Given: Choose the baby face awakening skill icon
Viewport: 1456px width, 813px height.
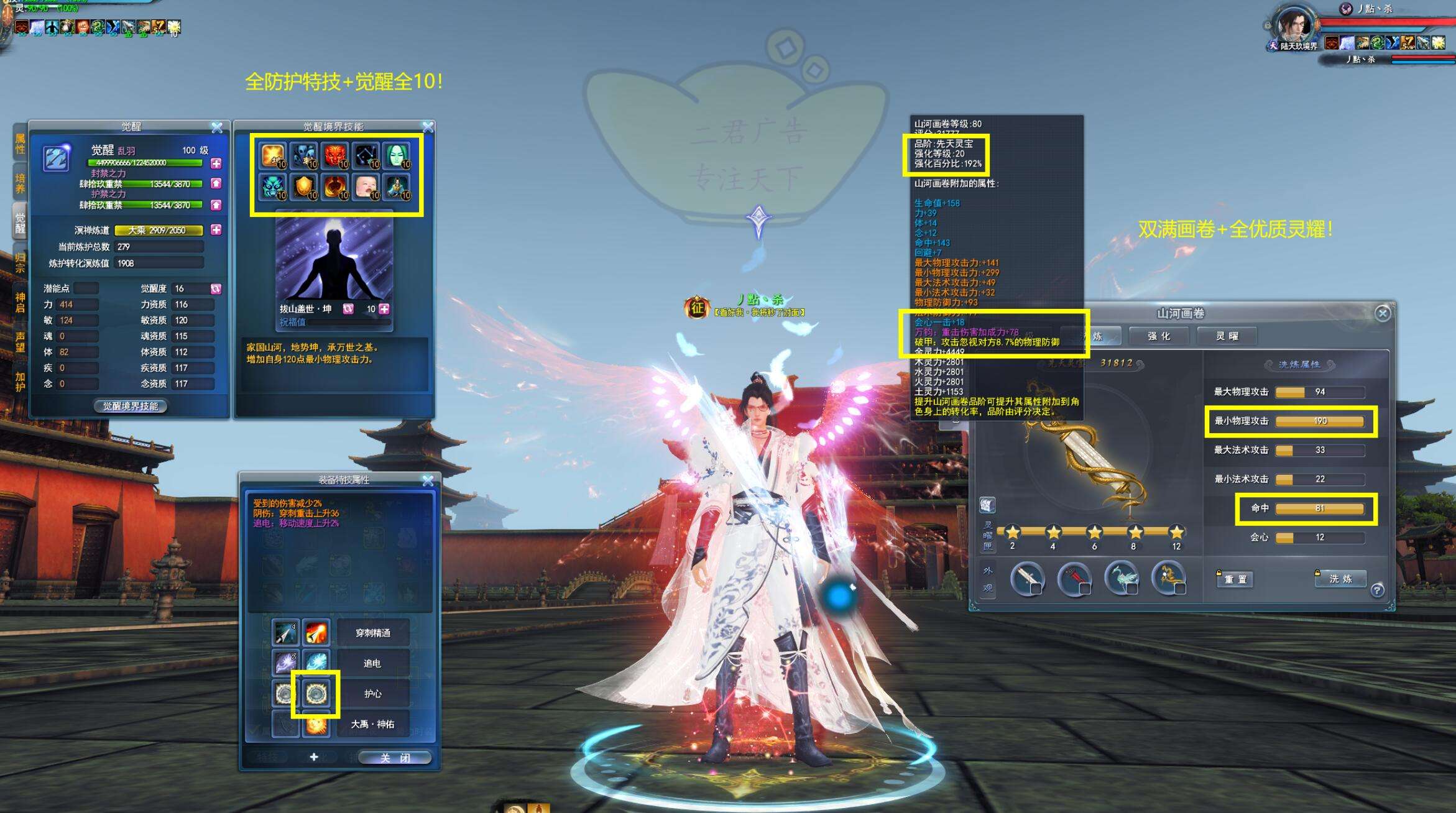Looking at the screenshot, I should [366, 186].
